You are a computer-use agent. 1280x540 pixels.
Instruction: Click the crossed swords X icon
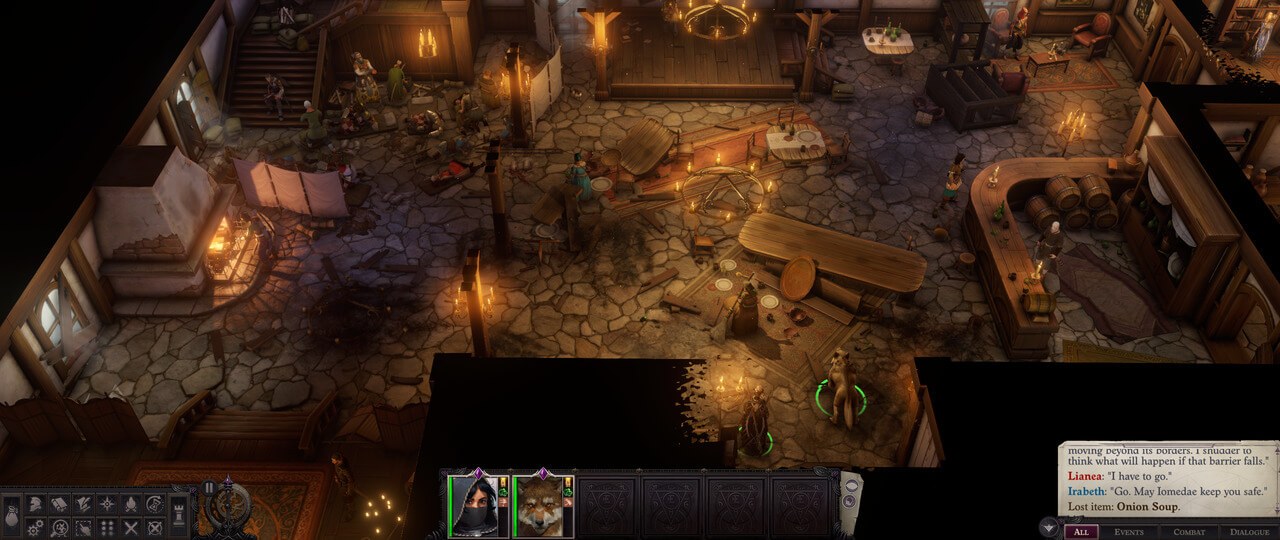[x=131, y=527]
